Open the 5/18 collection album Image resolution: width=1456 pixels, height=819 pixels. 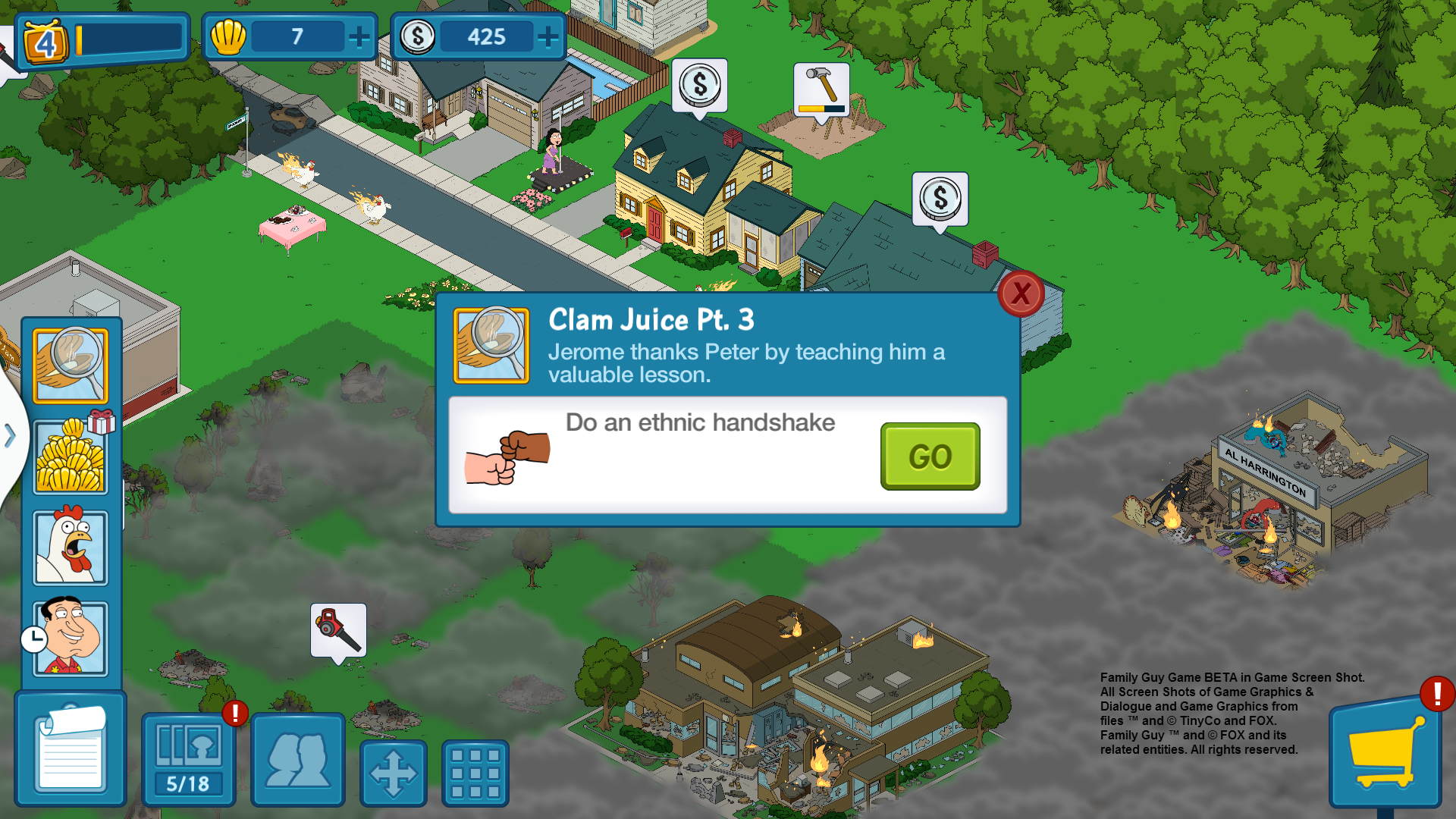click(x=188, y=760)
